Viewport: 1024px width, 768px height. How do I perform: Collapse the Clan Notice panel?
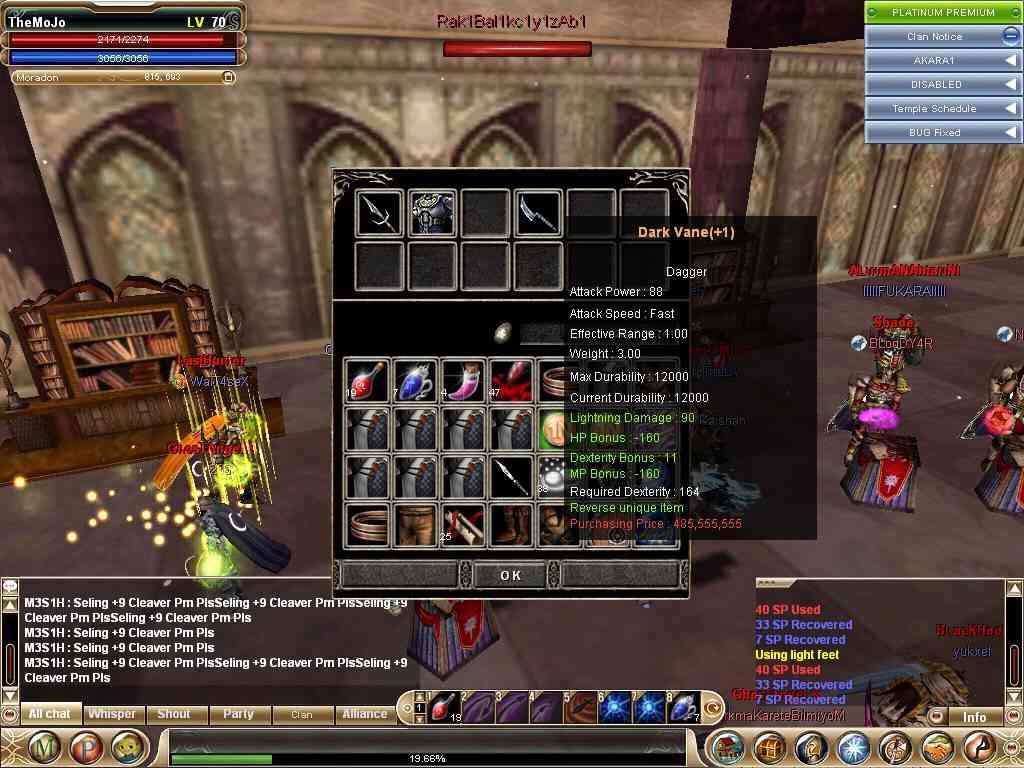coord(1010,36)
